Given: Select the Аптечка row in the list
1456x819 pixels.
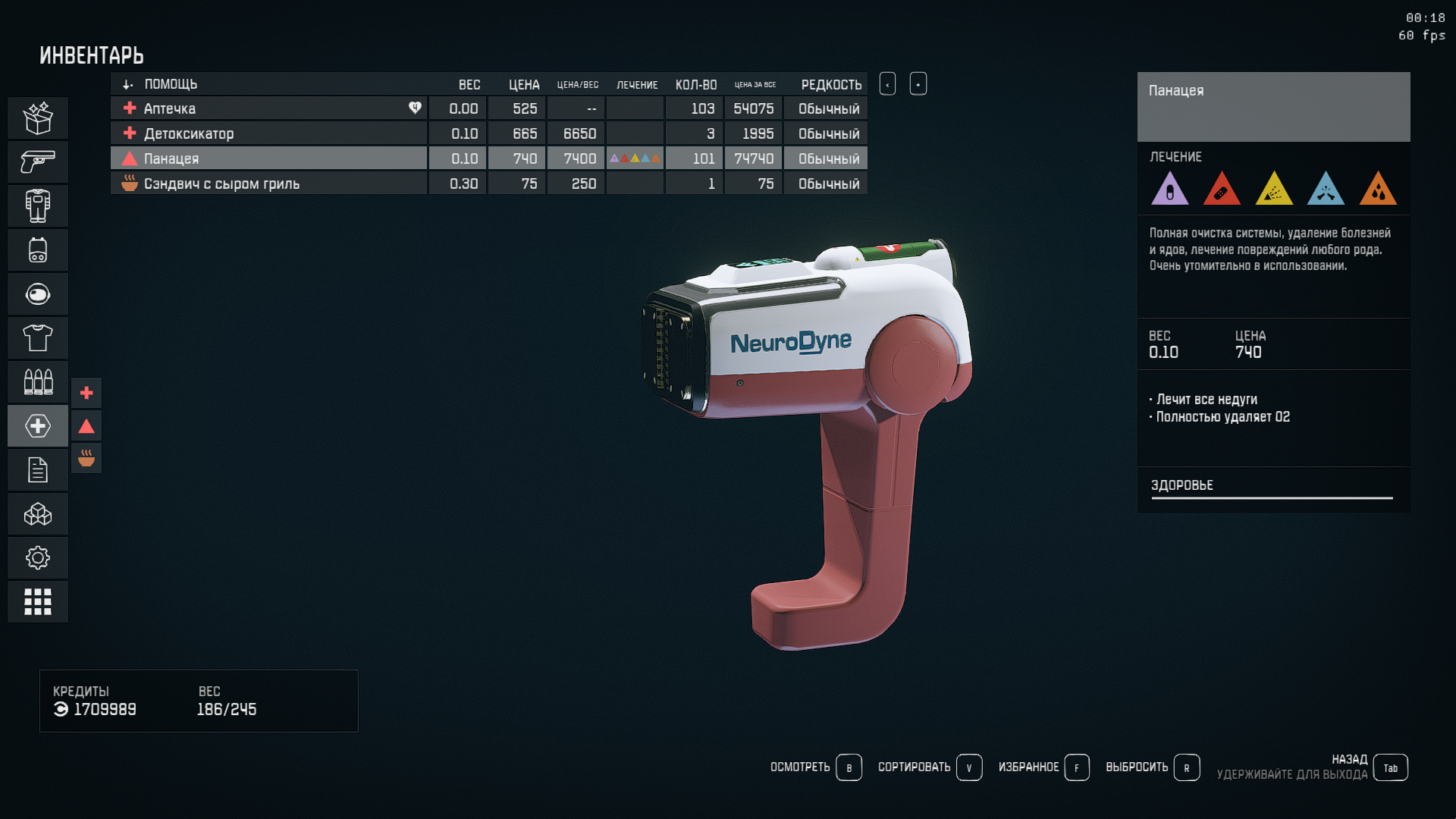Looking at the screenshot, I should tap(269, 108).
